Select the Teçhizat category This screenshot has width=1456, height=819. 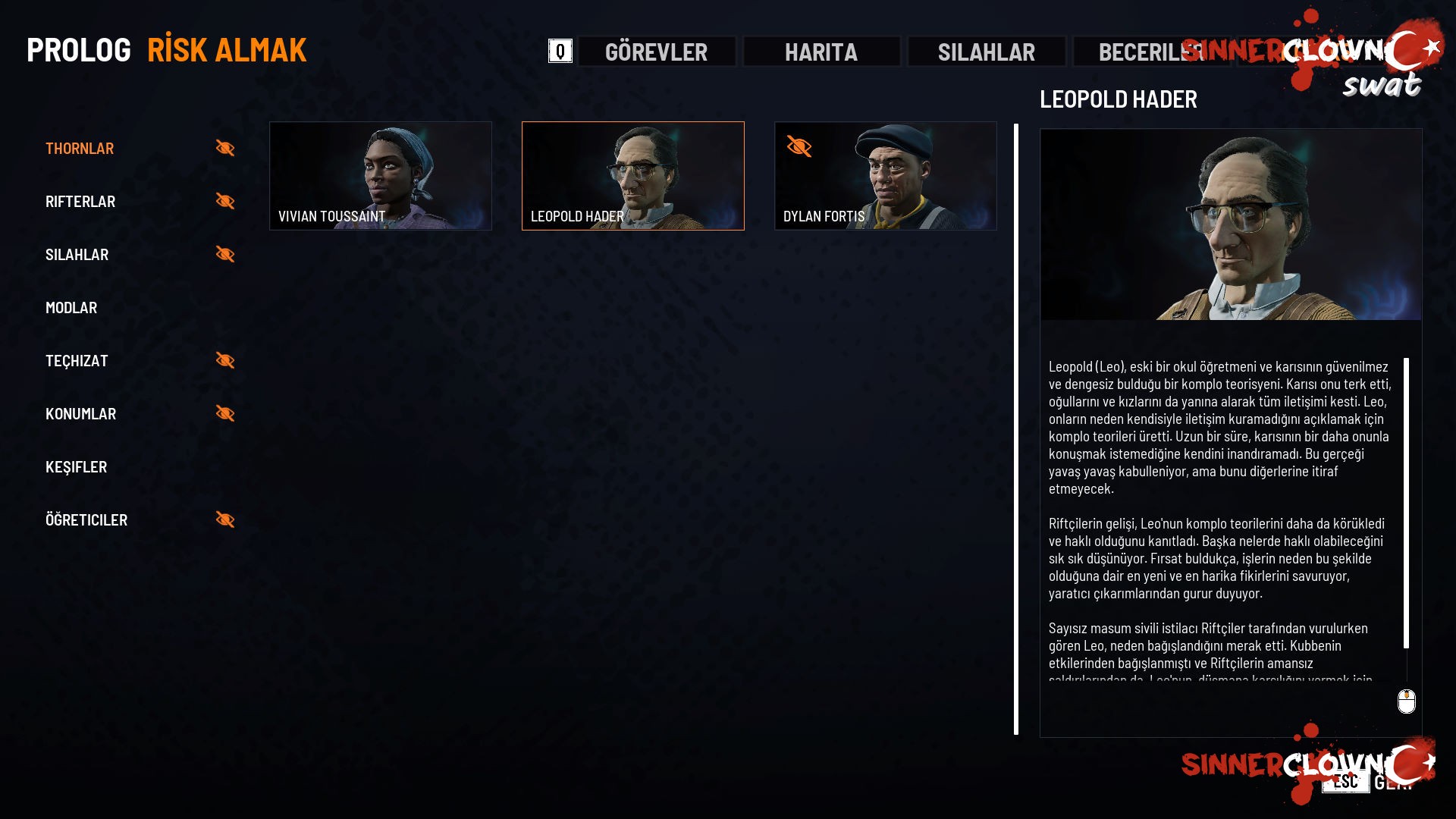(x=77, y=361)
